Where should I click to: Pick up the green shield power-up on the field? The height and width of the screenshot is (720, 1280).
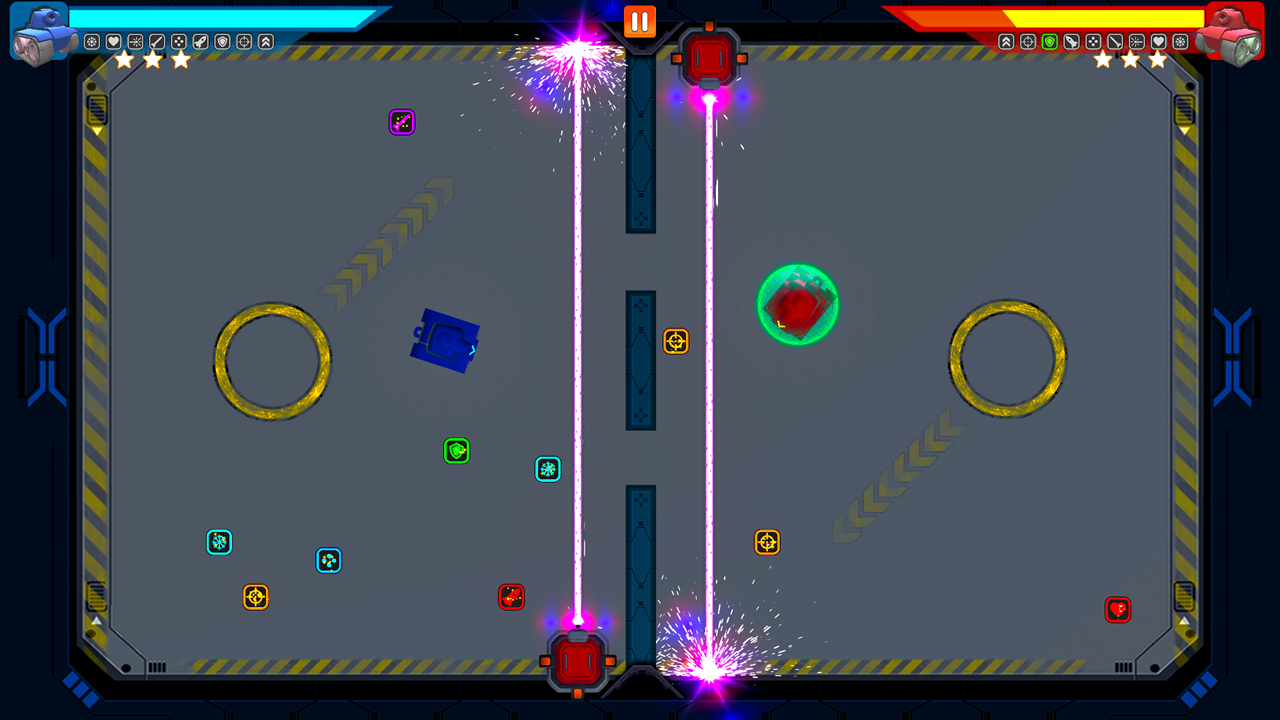[456, 451]
